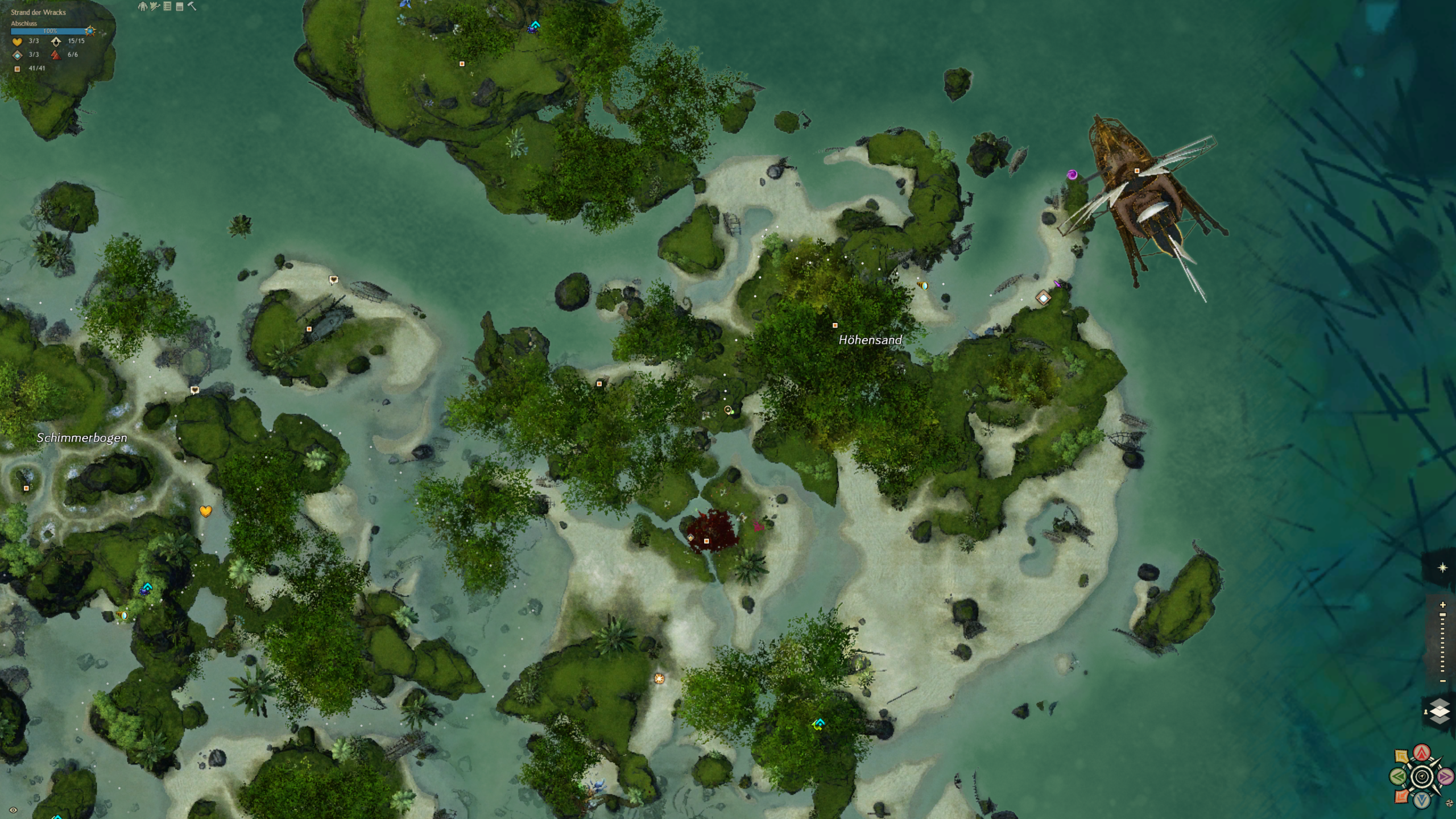The width and height of the screenshot is (1456, 819).
Task: Zoom out with the map minus button
Action: (1442, 681)
